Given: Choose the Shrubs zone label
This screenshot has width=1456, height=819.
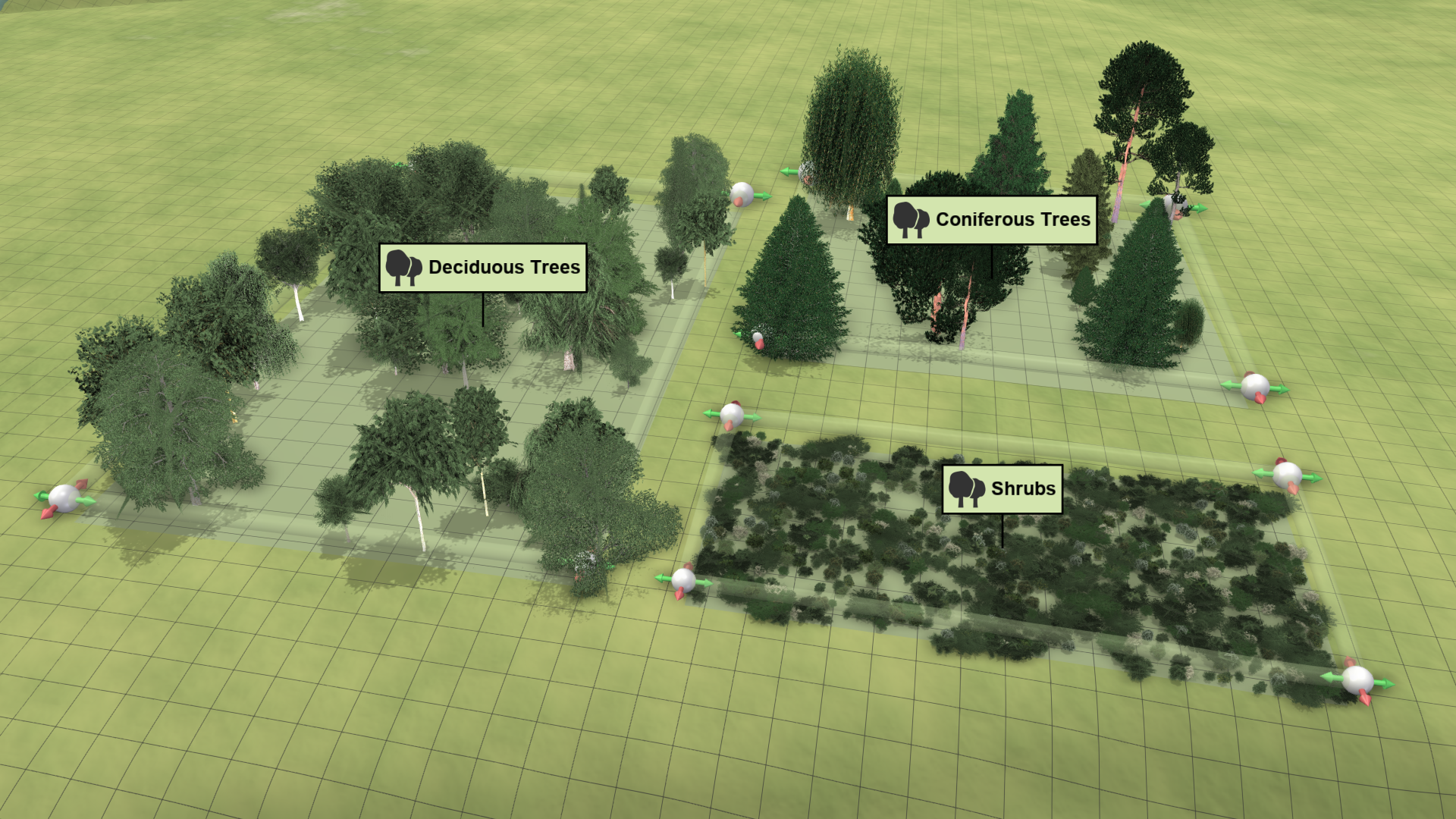Looking at the screenshot, I should 1002,489.
